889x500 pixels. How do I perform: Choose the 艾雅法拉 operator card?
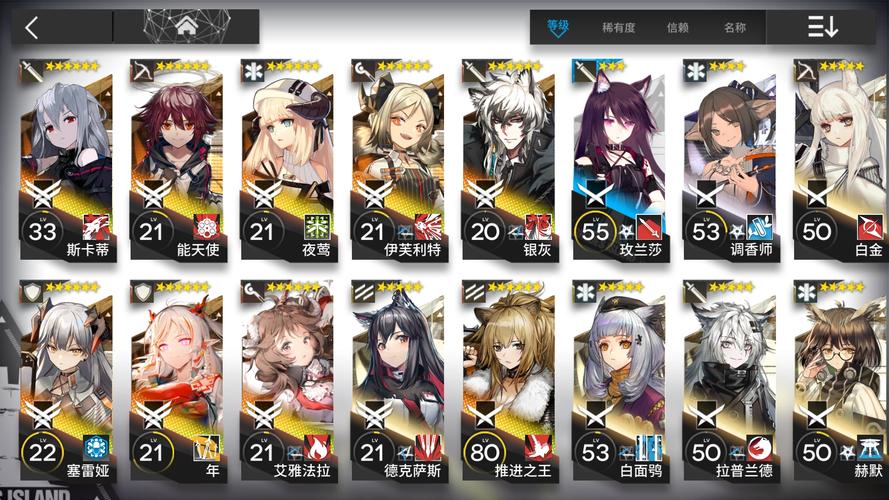point(288,380)
